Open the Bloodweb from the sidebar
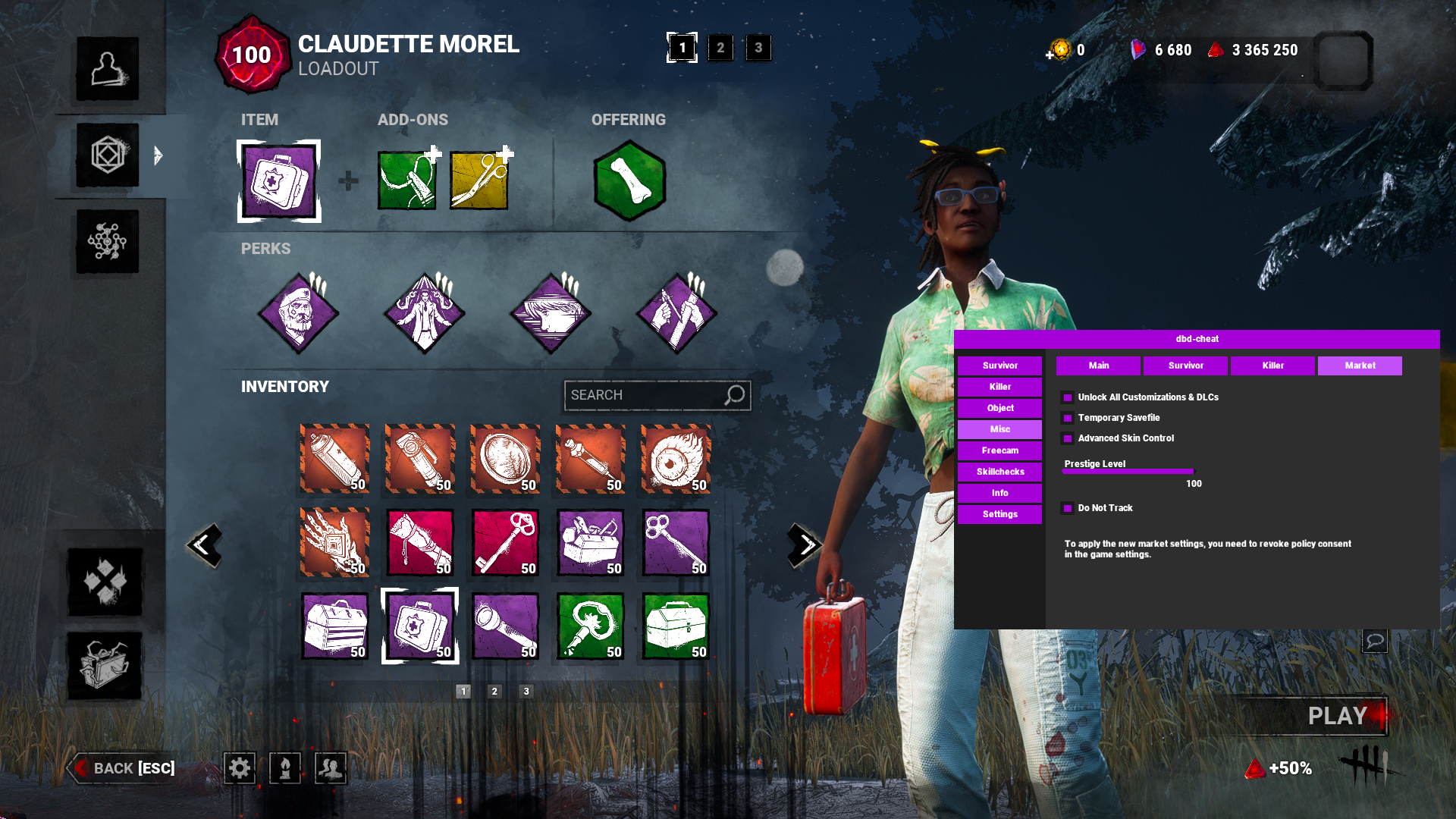 tap(107, 242)
